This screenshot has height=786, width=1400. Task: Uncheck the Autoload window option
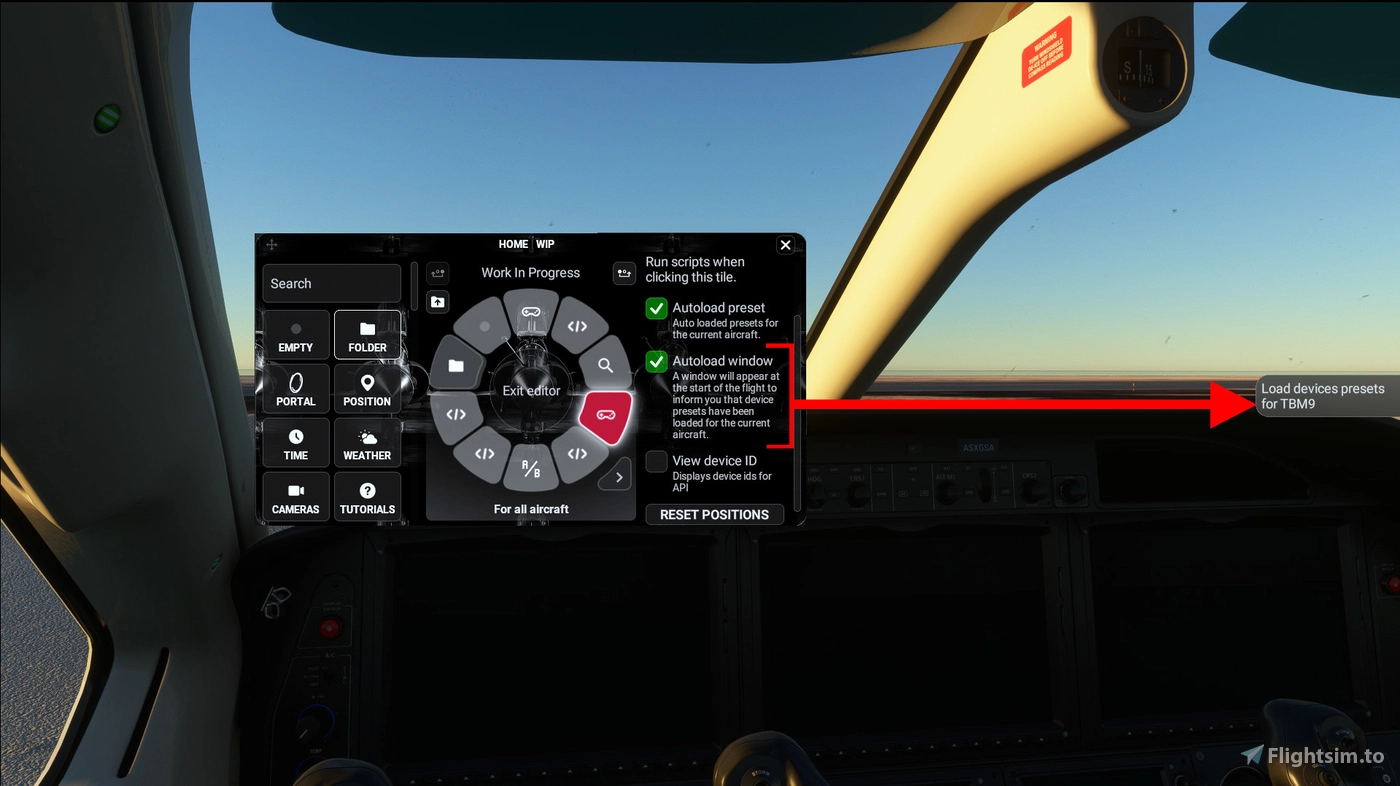(x=656, y=361)
